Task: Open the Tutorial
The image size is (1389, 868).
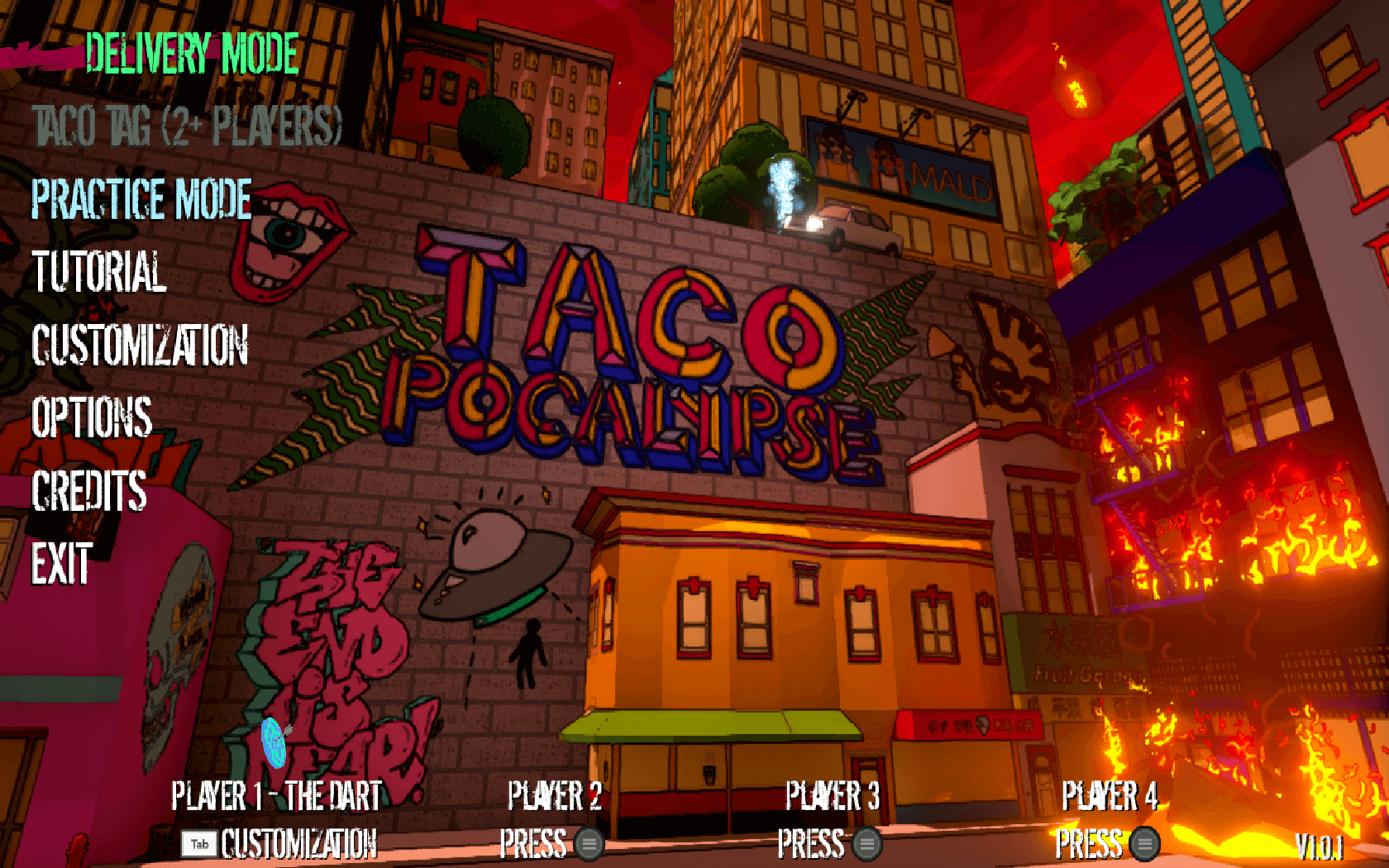Action: coord(99,272)
